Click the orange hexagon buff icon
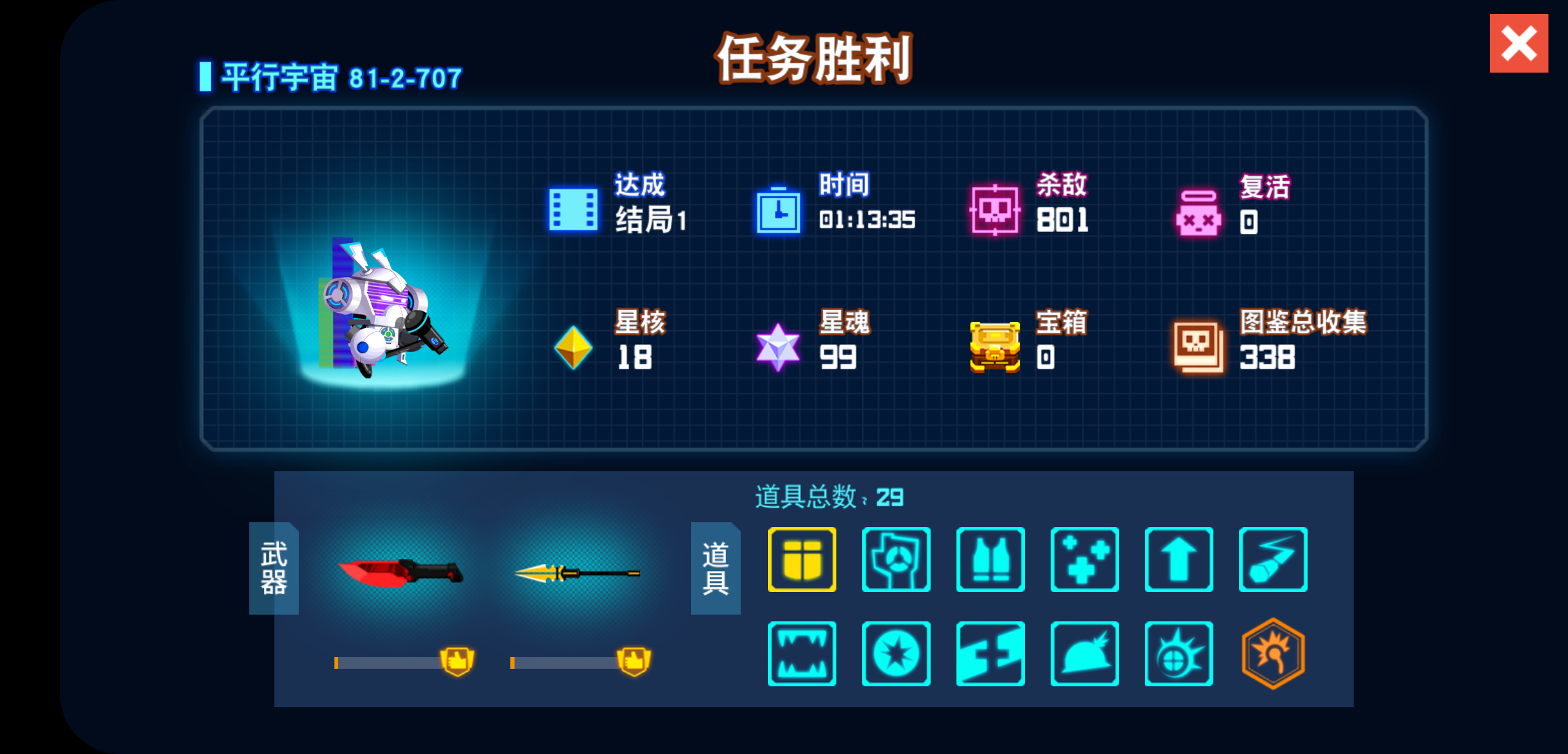 pyautogui.click(x=1273, y=653)
